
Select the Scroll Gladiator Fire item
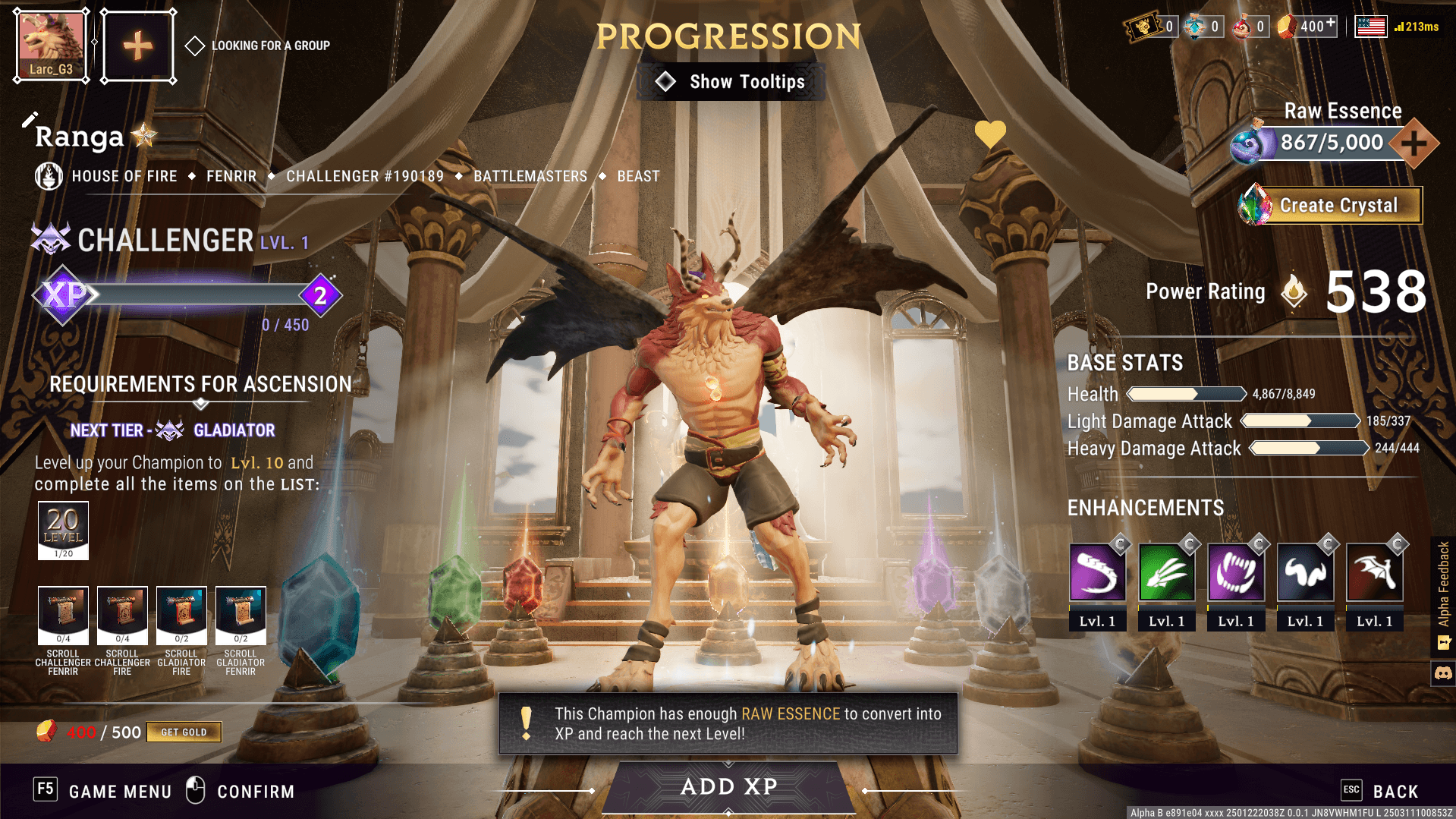[x=181, y=615]
